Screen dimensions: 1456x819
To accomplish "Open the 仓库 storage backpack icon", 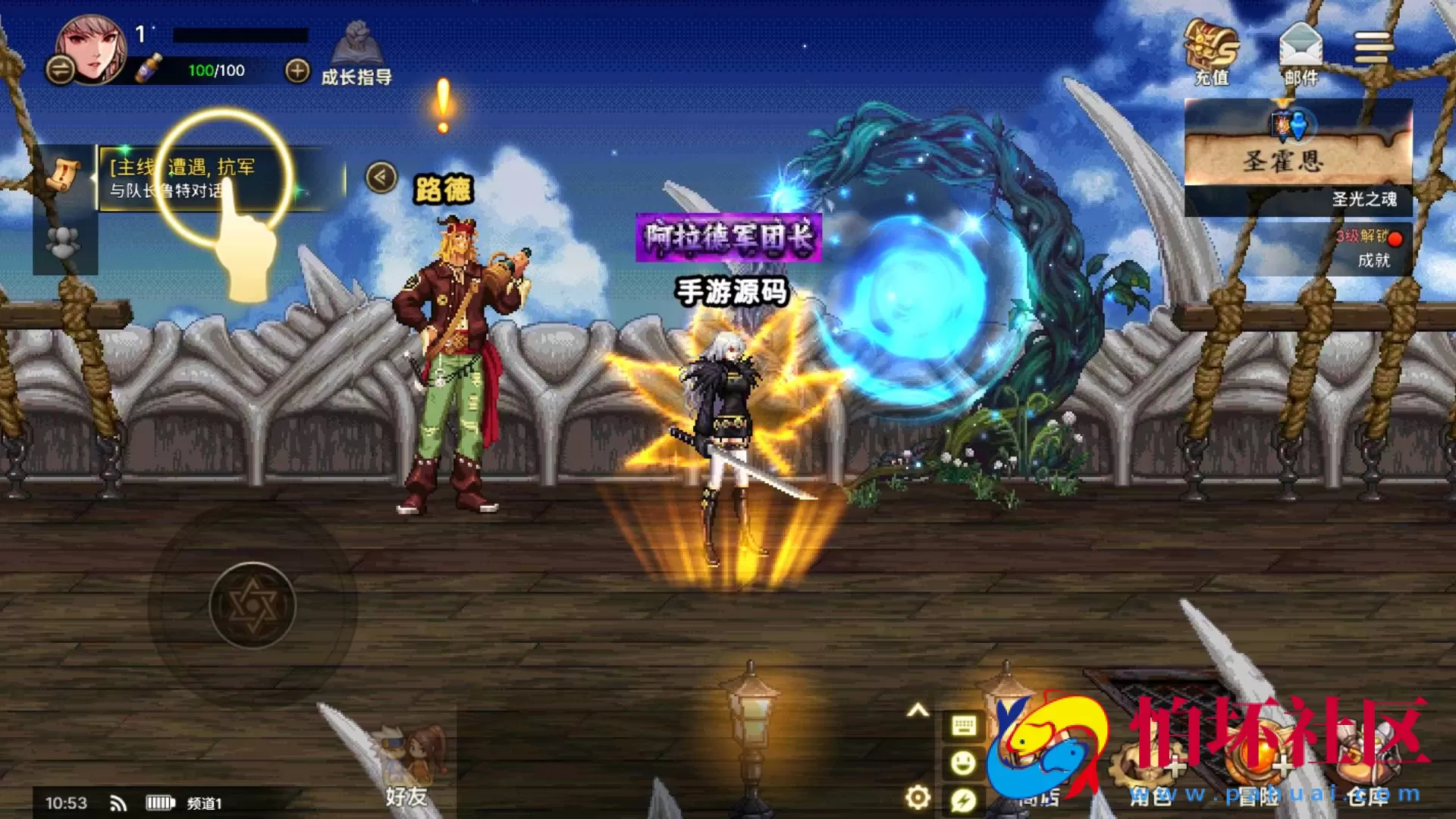I will [x=1367, y=766].
